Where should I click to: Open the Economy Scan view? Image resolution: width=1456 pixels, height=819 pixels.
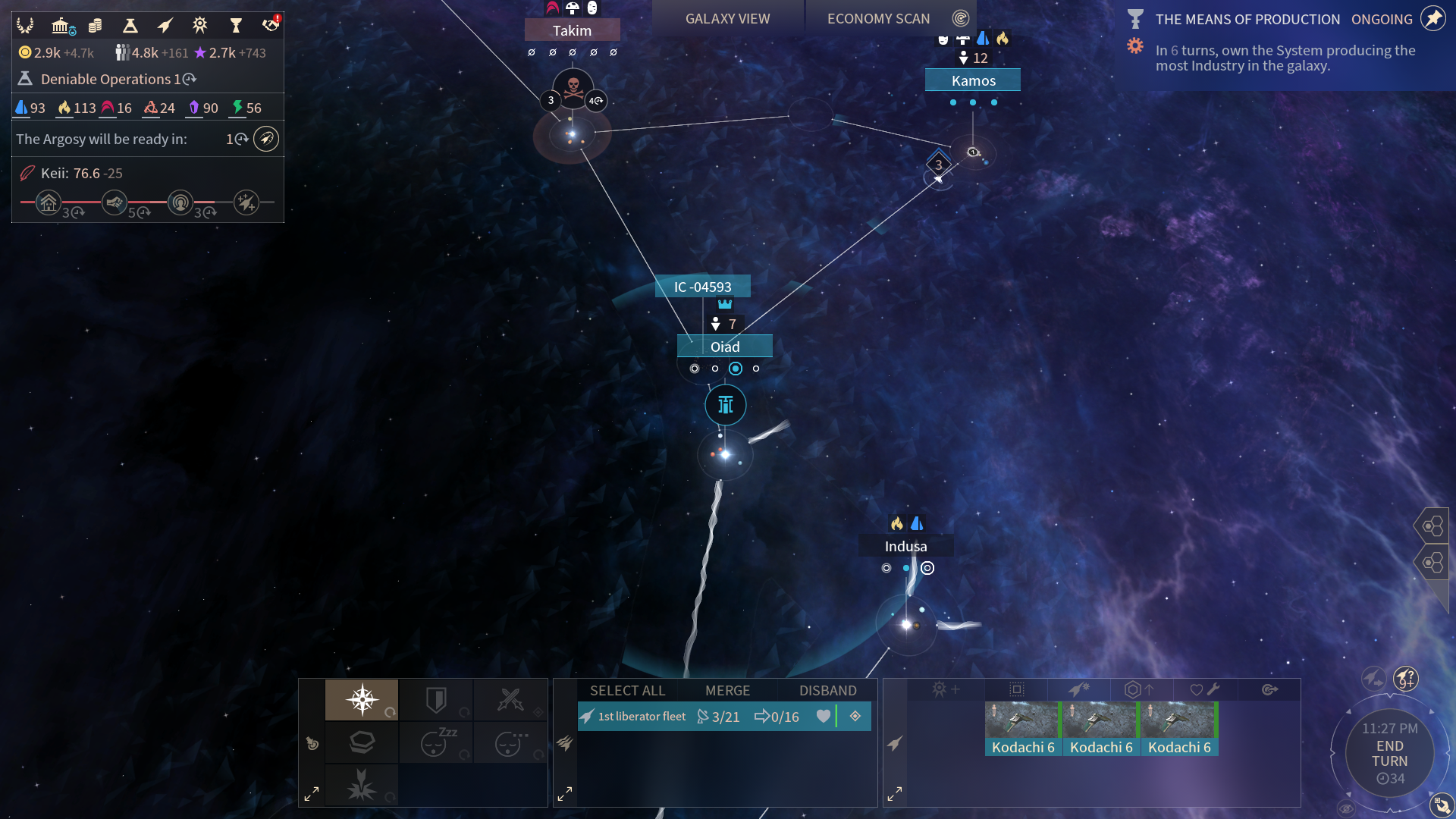878,19
